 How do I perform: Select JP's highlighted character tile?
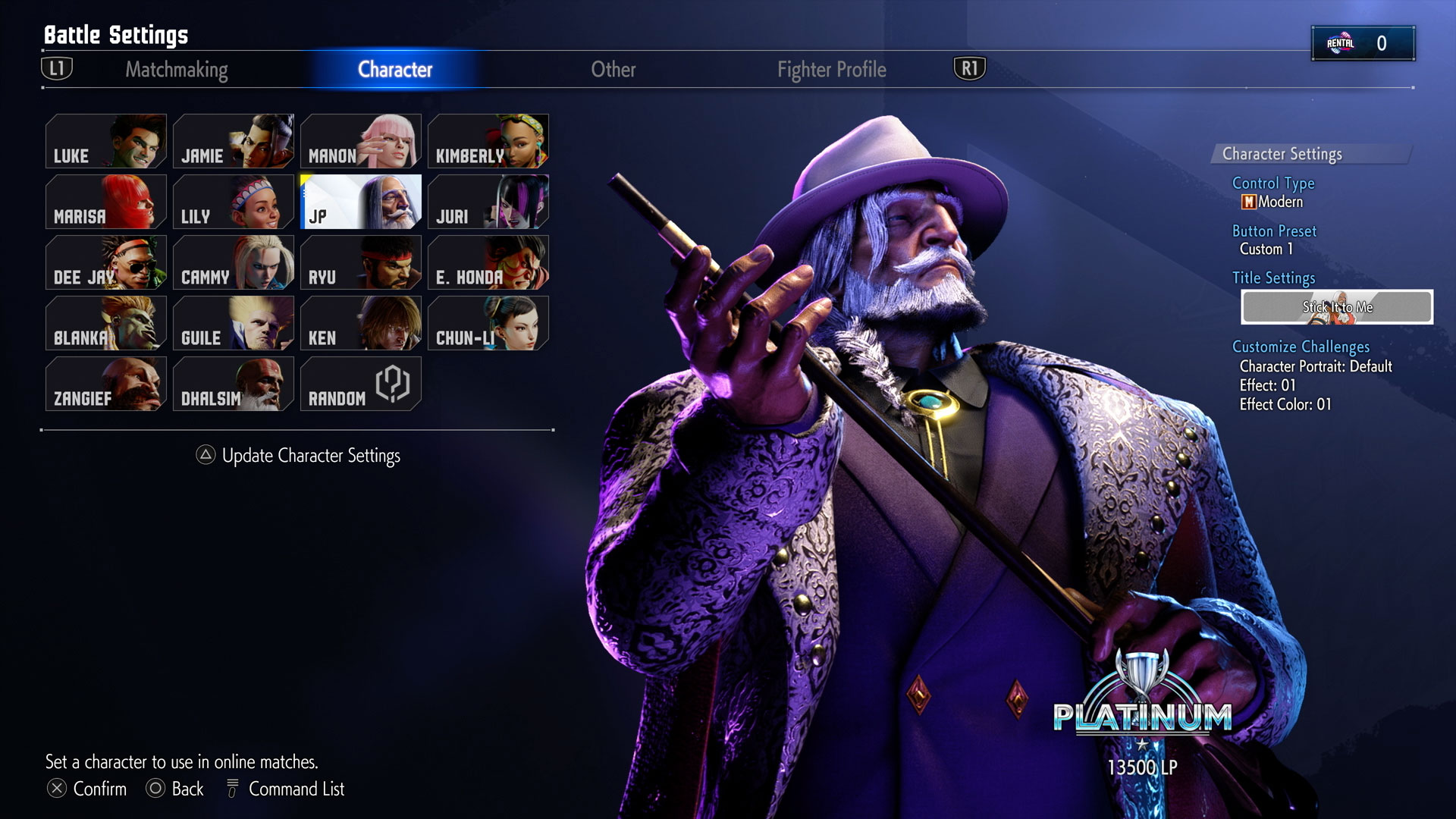361,202
